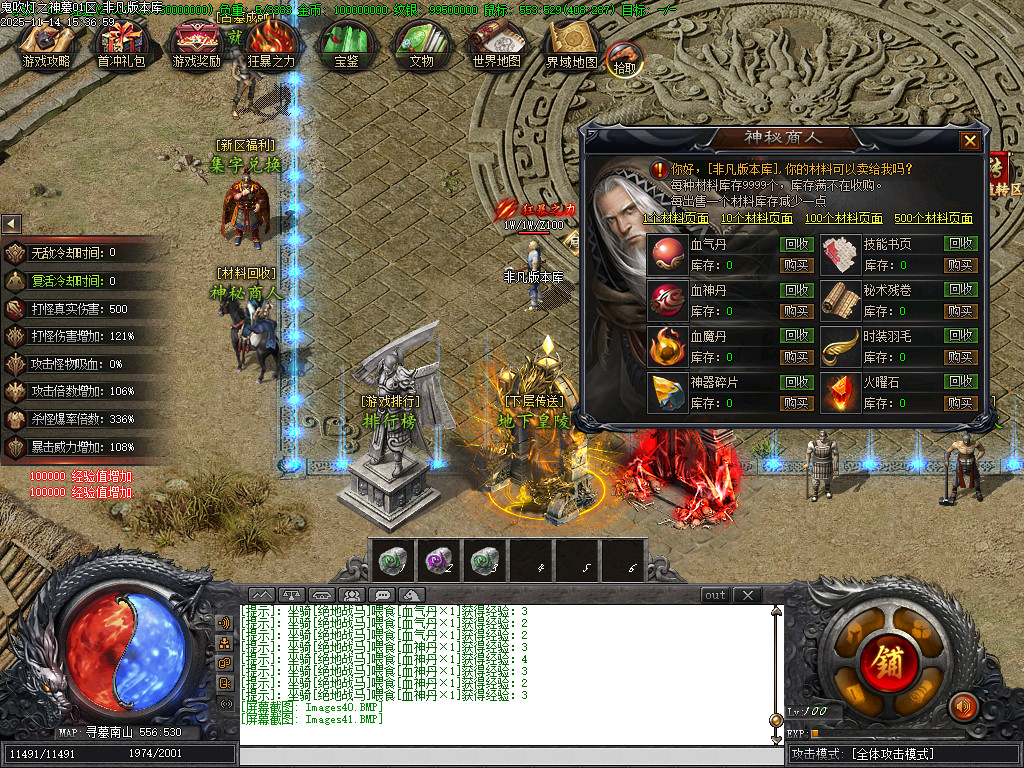Viewport: 1024px width, 768px height.
Task: Open the 界域地图 realm map
Action: click(571, 44)
